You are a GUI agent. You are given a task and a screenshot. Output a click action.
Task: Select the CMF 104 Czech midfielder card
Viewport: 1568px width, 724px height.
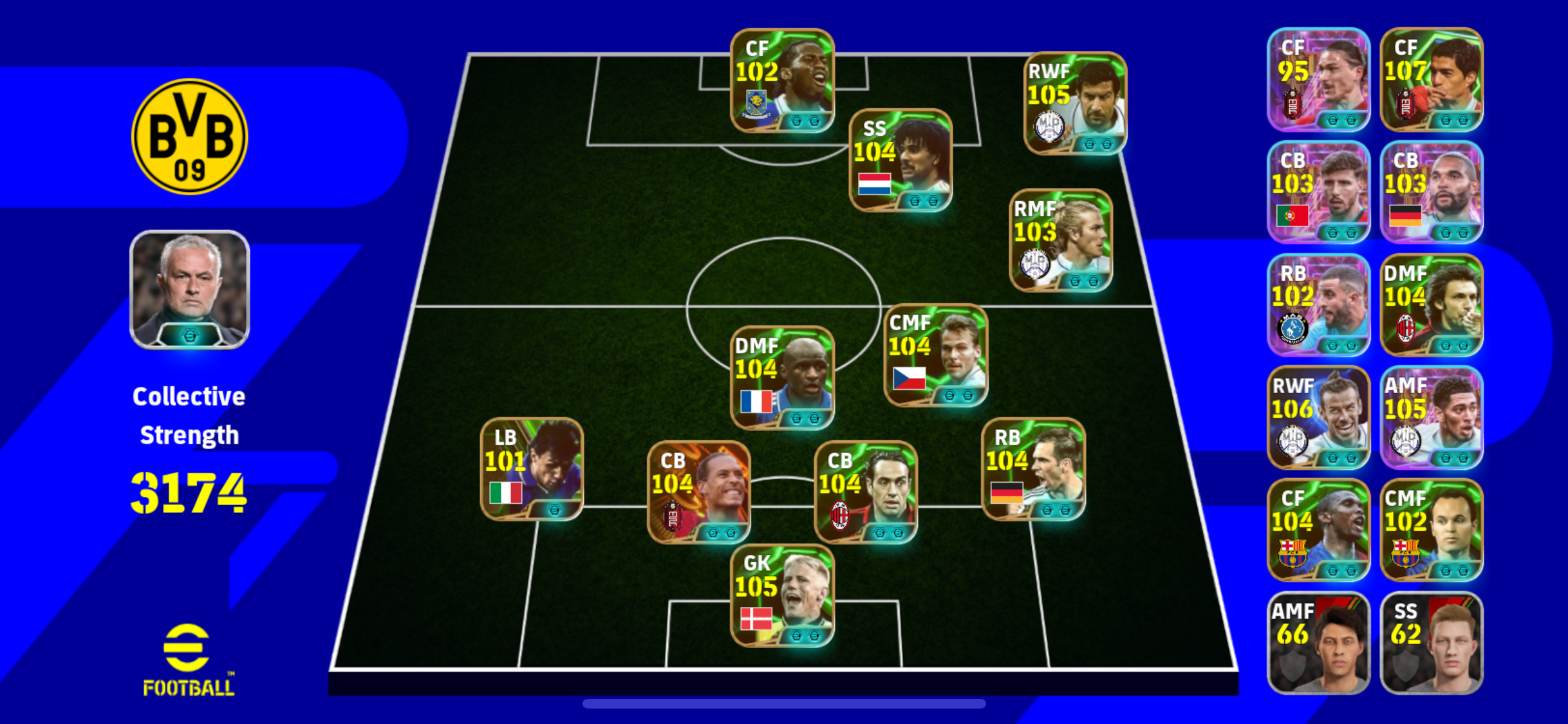tap(935, 355)
